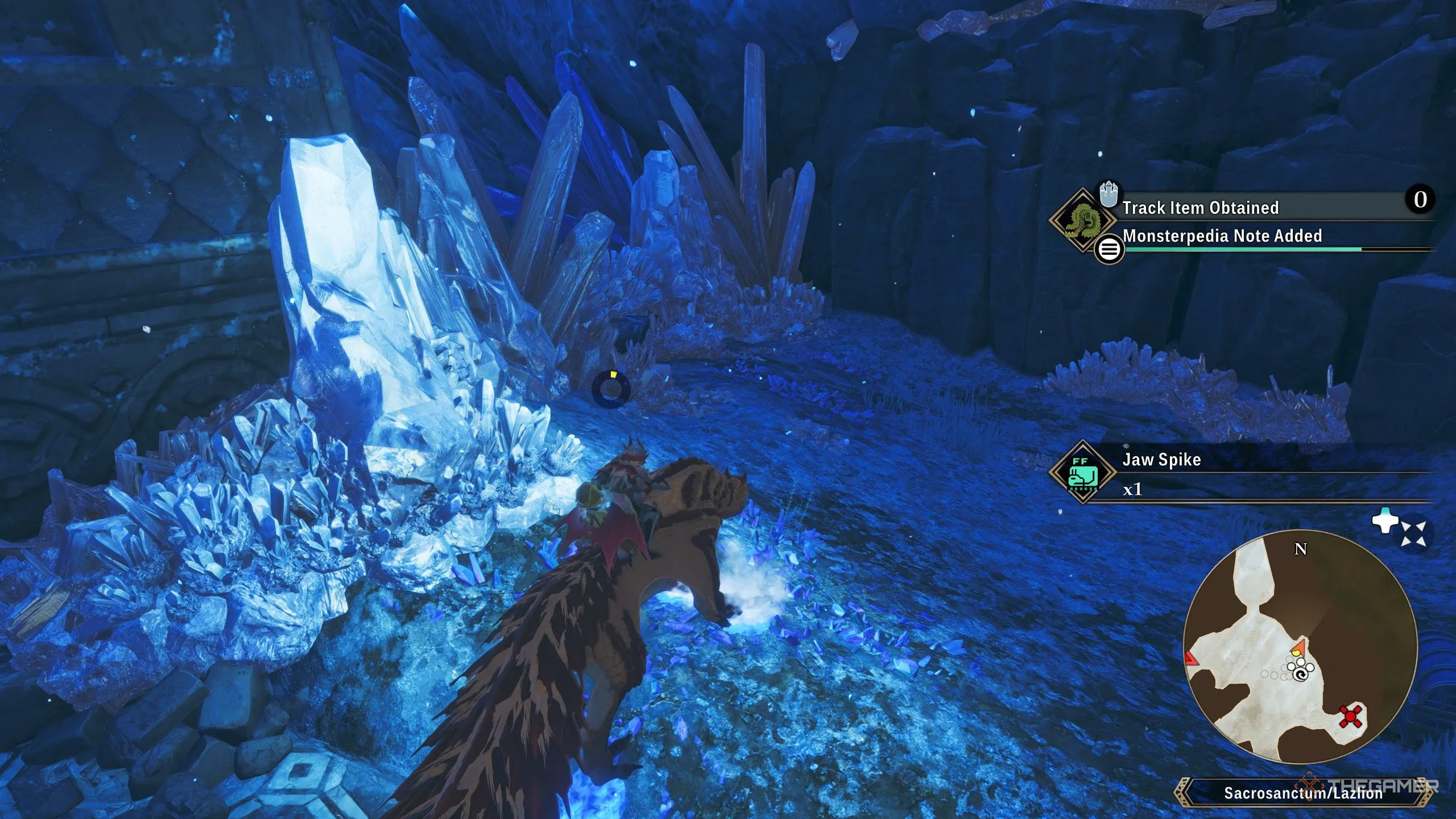Open the Track Item Obtained notification
Image resolution: width=1456 pixels, height=819 pixels.
[1200, 208]
